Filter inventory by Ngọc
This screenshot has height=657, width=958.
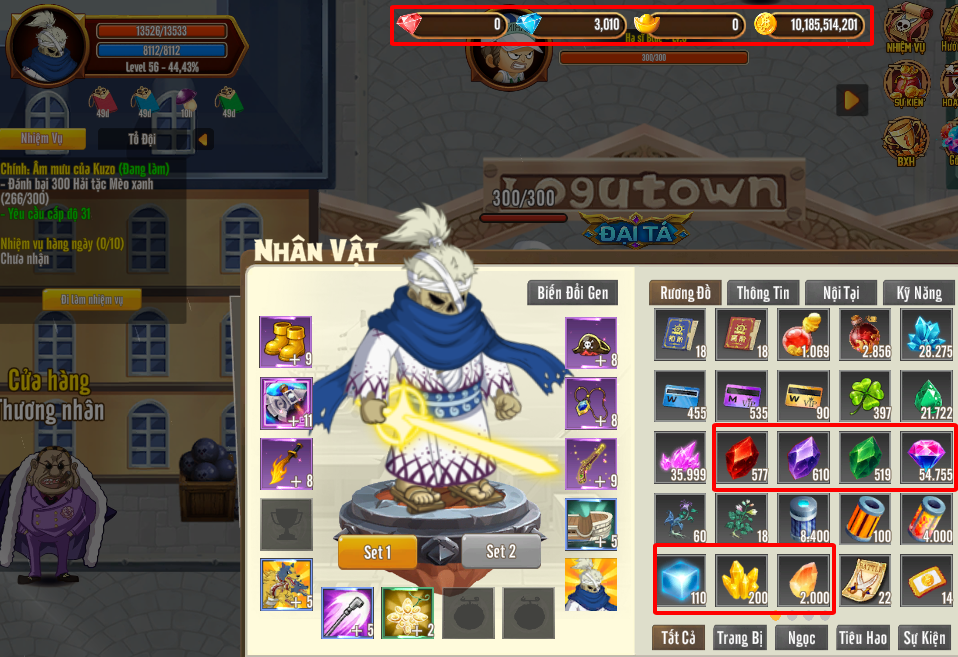[x=801, y=637]
